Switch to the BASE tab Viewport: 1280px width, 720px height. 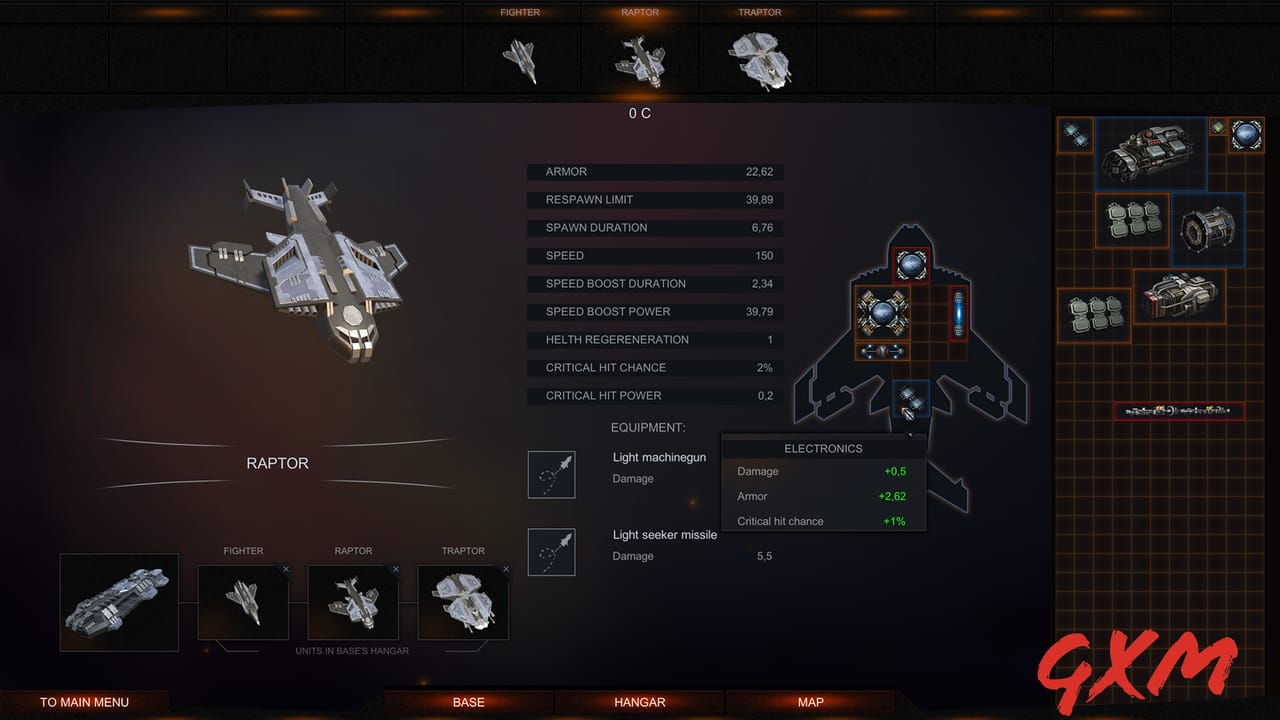point(468,702)
